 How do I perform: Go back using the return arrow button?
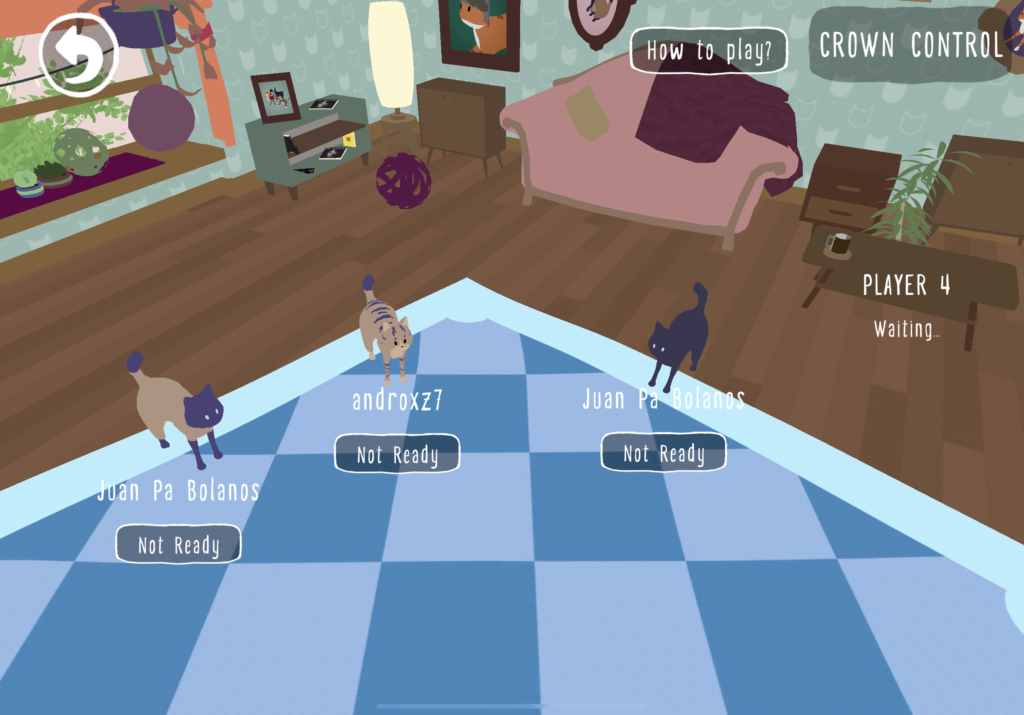tap(78, 56)
